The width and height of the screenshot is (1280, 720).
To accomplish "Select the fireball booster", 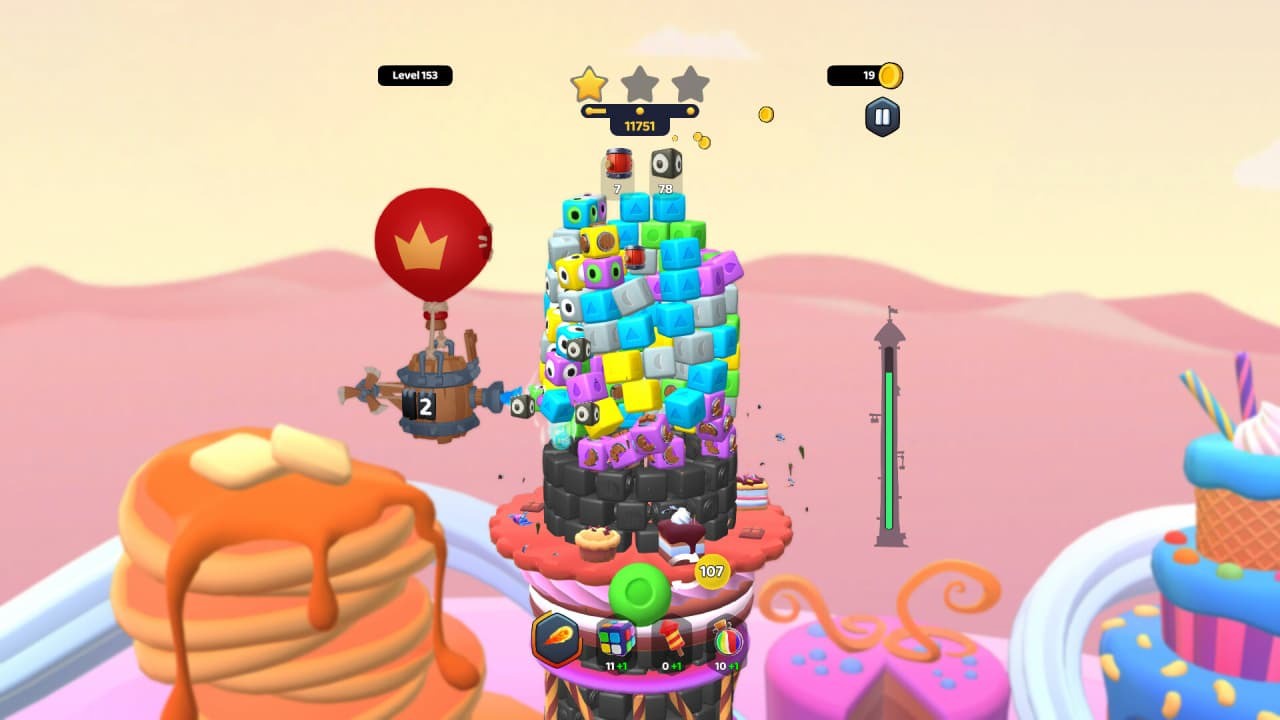I will 557,640.
